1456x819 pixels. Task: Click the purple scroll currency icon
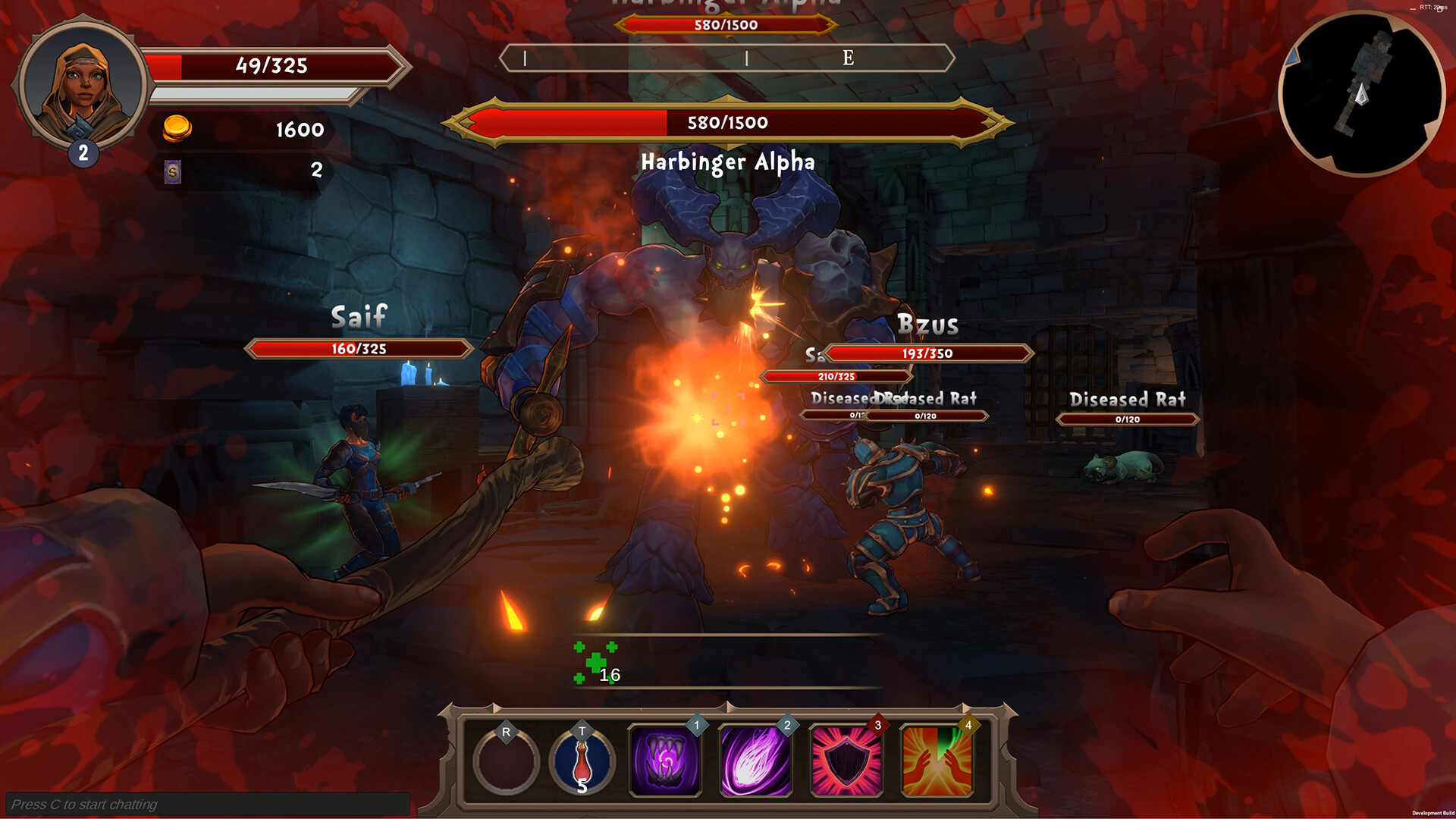[173, 173]
